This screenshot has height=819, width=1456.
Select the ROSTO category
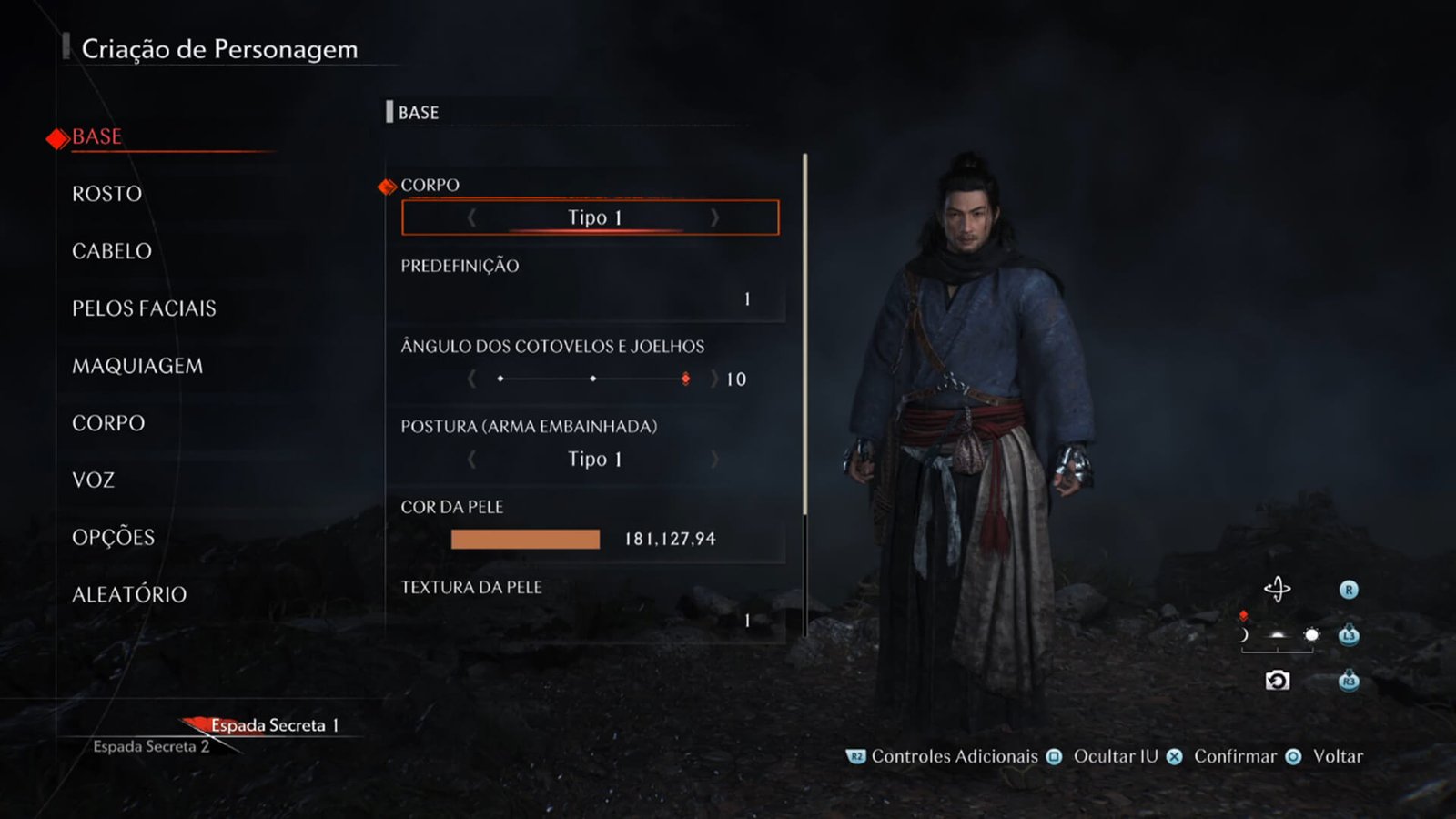click(107, 194)
